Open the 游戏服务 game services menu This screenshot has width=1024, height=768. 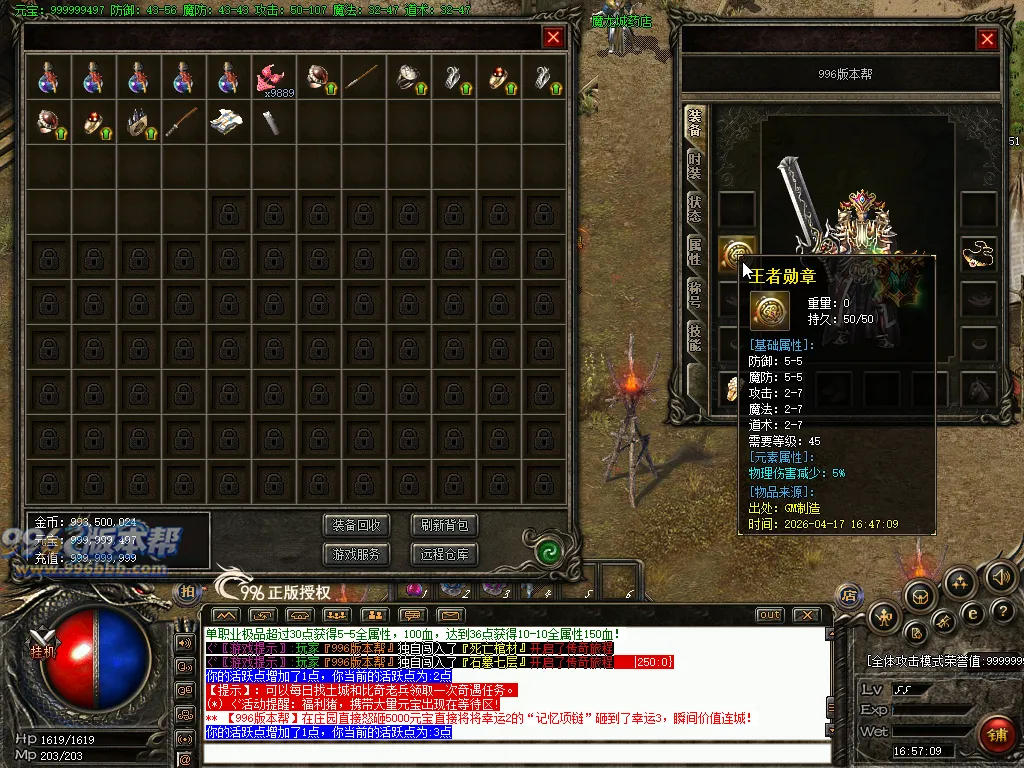[x=357, y=554]
